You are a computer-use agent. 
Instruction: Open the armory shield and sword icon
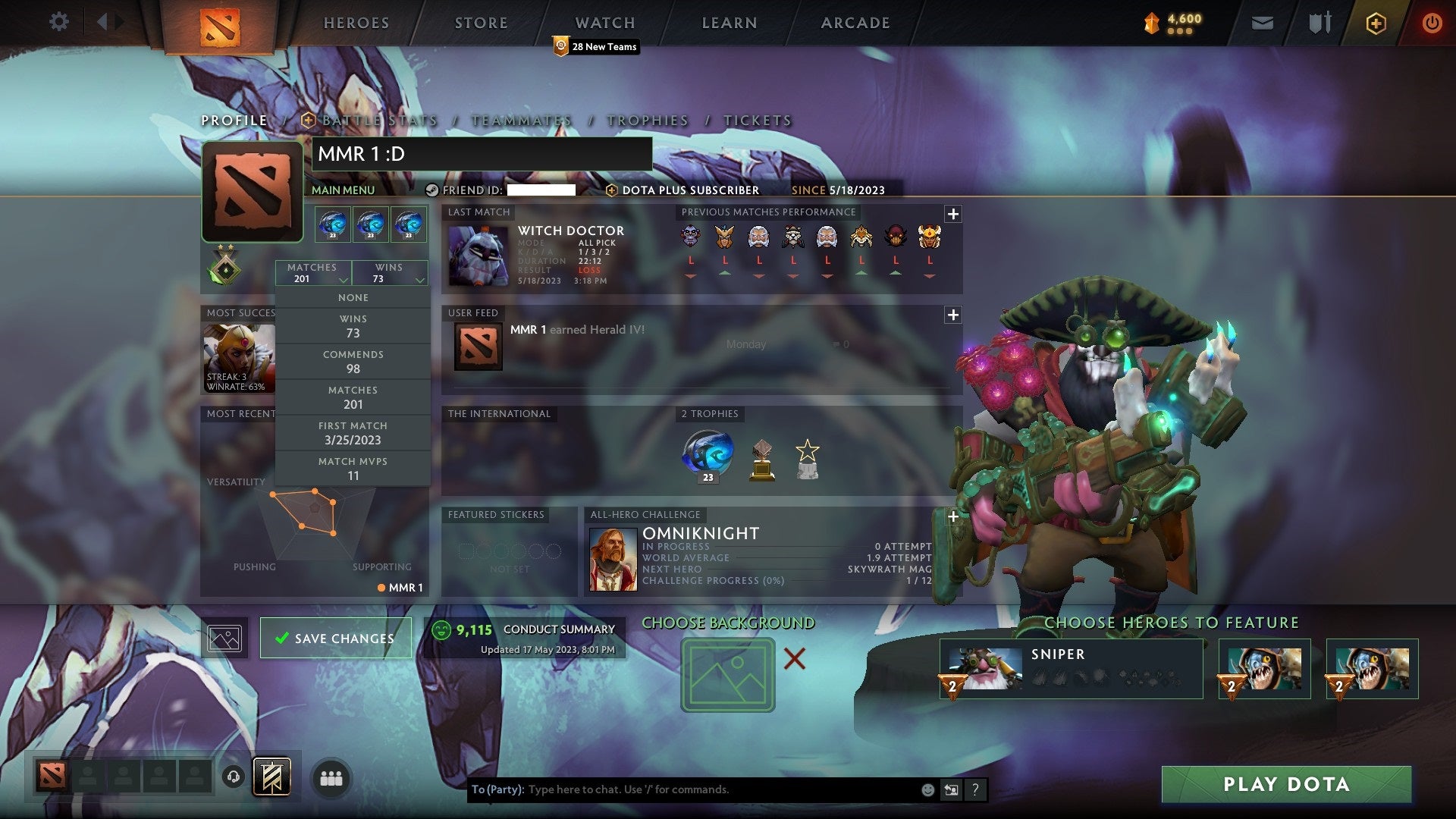[x=1319, y=22]
